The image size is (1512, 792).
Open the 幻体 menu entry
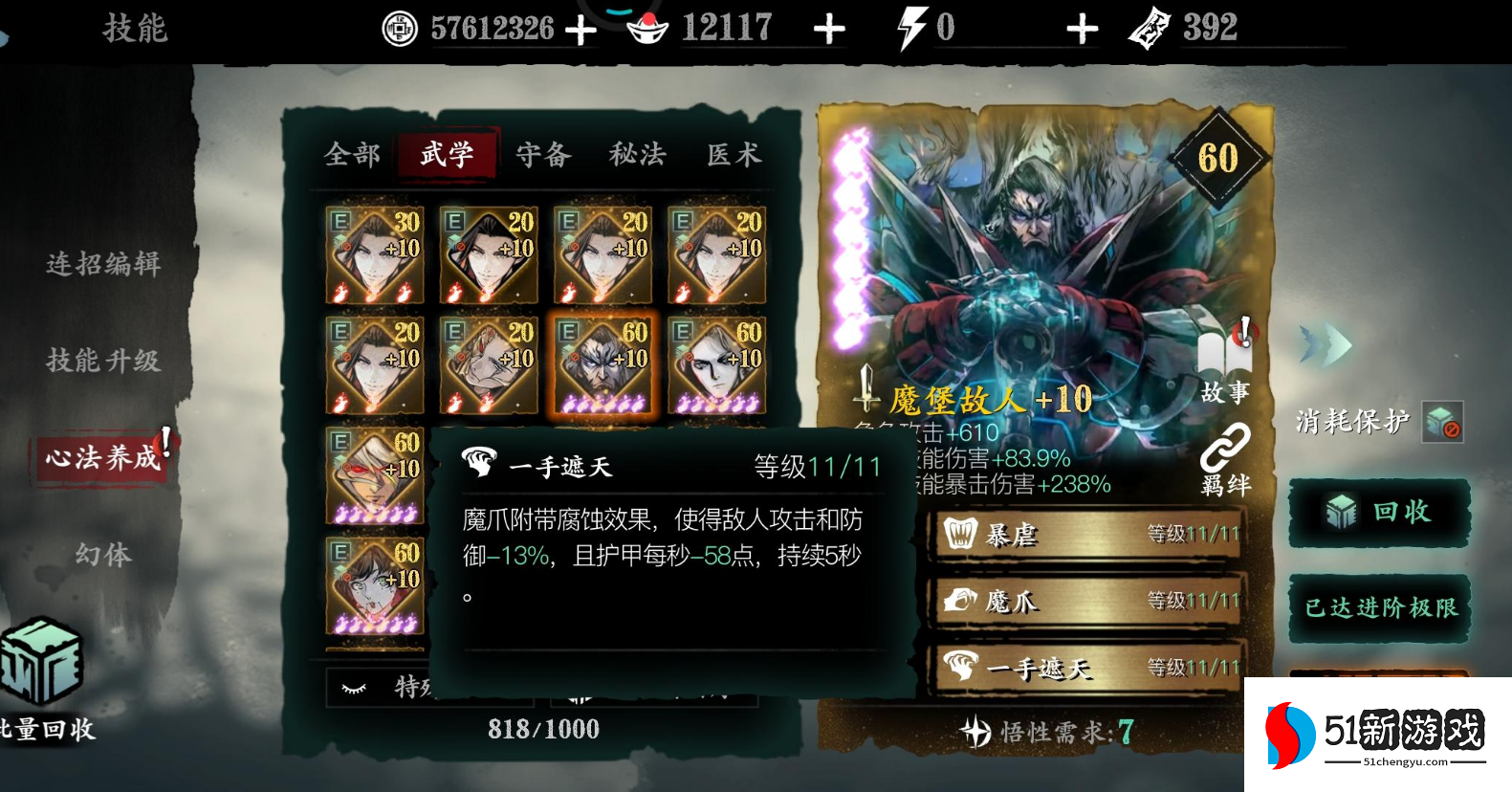pyautogui.click(x=103, y=554)
